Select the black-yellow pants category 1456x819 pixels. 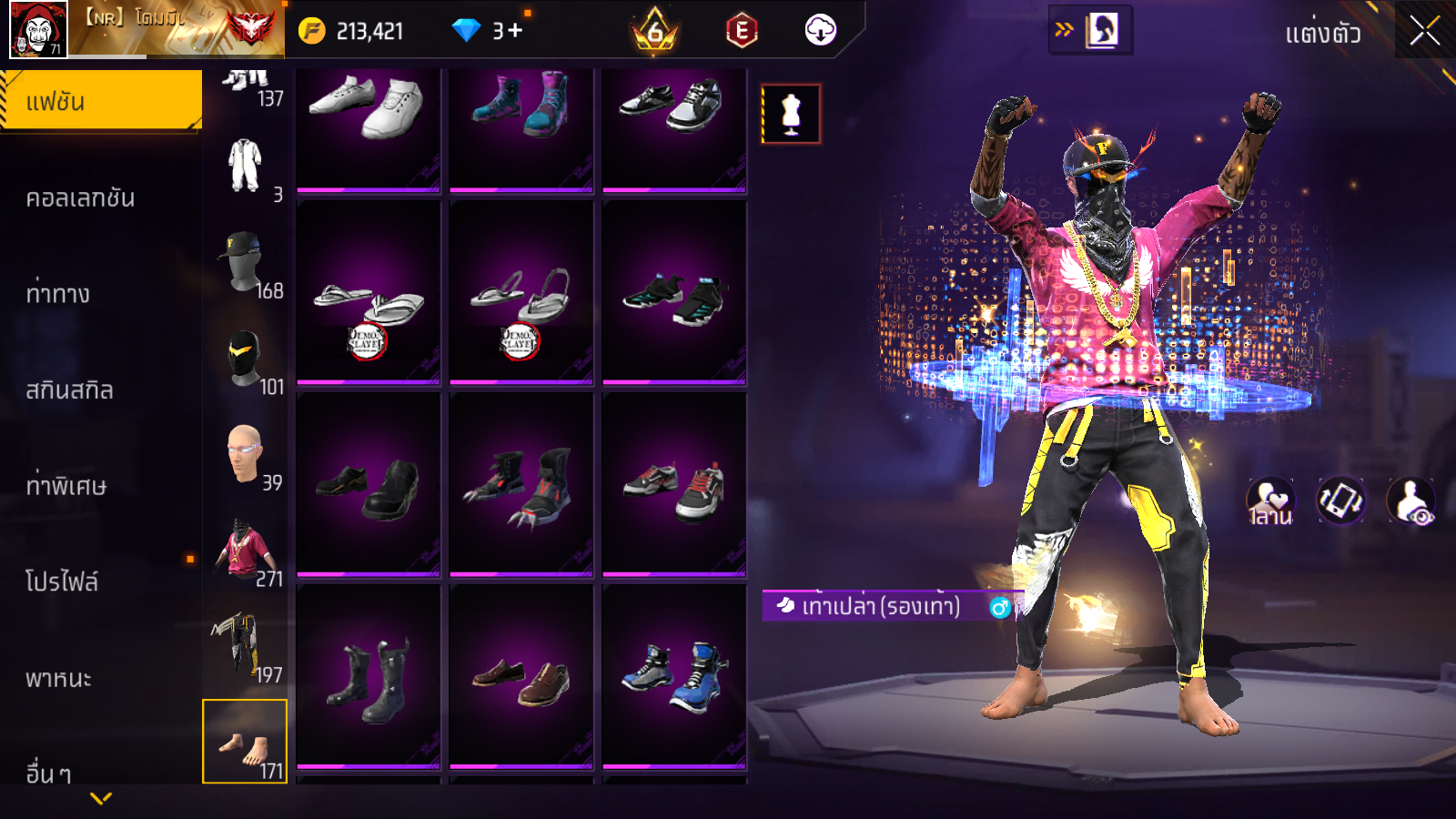(244, 646)
